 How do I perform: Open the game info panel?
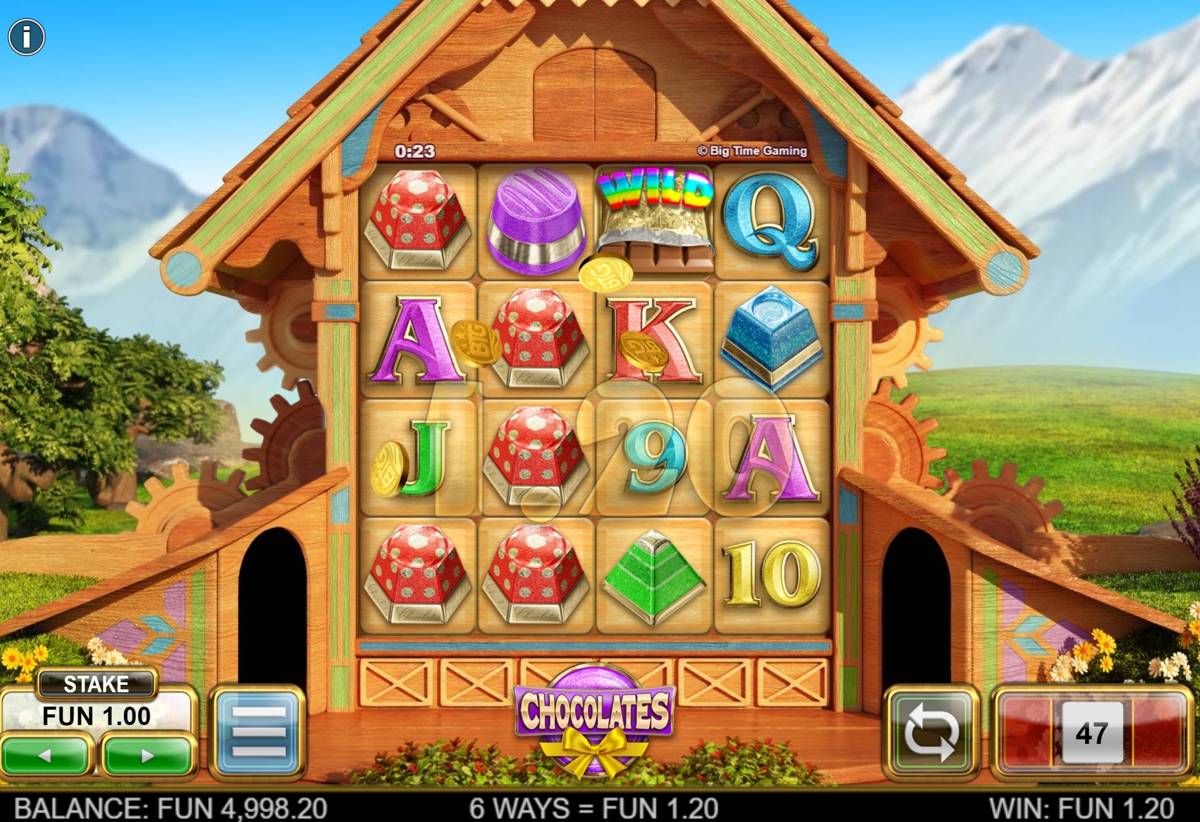click(27, 38)
